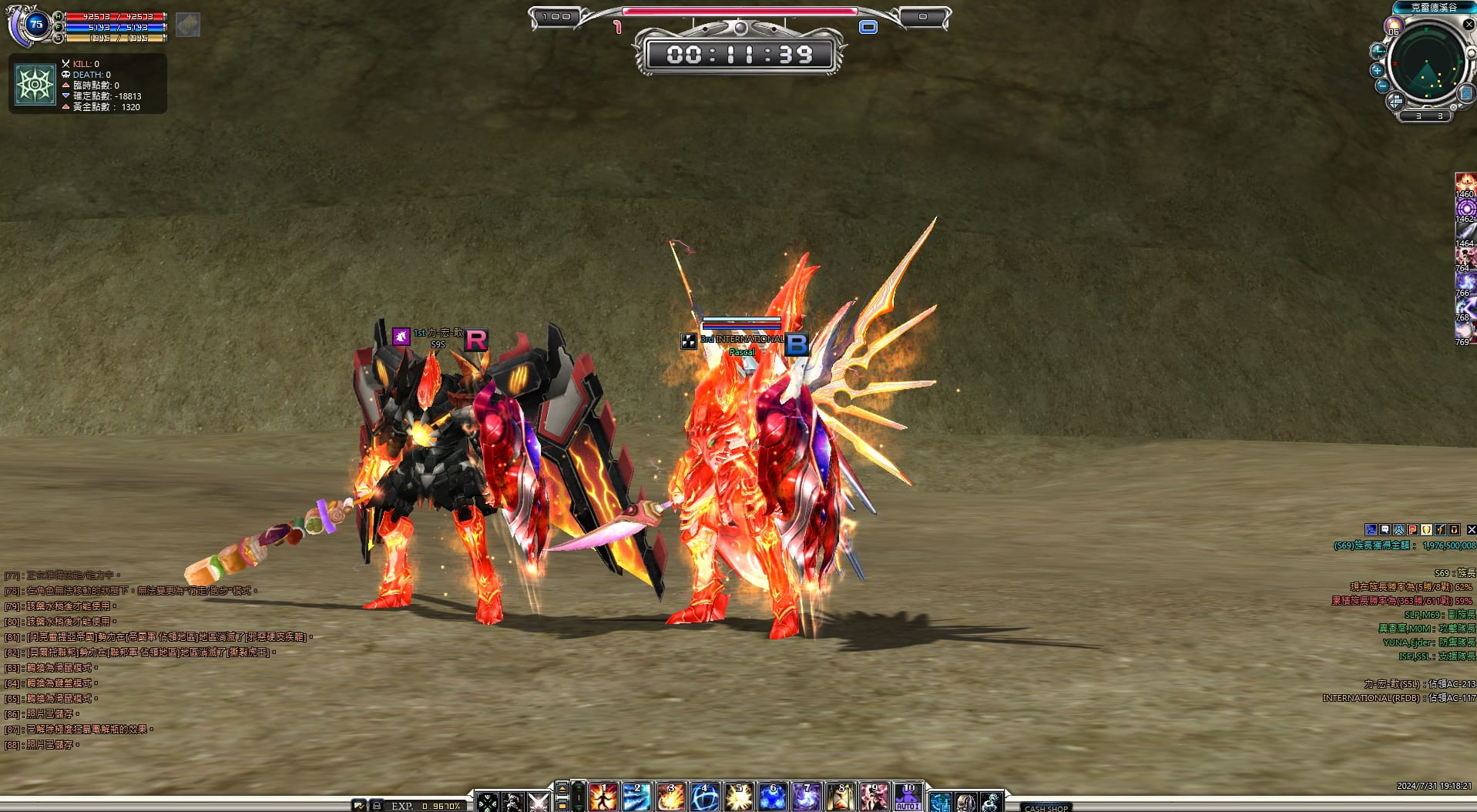Open the skull helmet icon right of the hotbar
The image size is (1477, 812).
point(965,803)
